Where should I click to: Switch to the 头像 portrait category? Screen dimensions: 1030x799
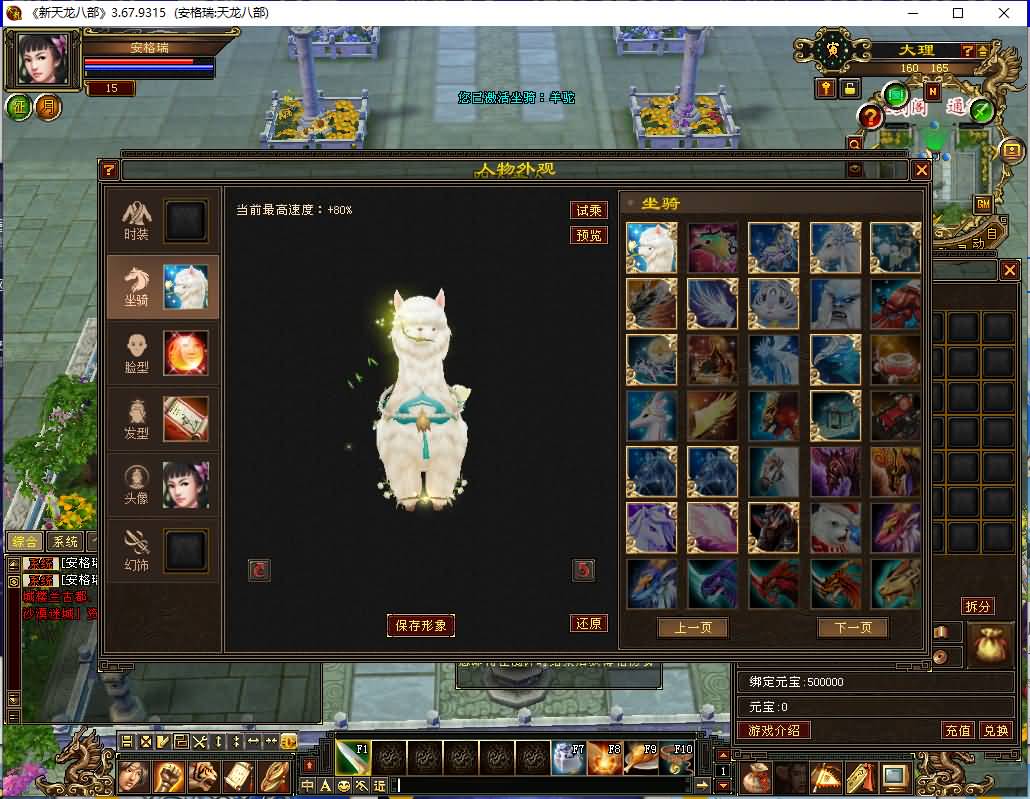point(162,484)
